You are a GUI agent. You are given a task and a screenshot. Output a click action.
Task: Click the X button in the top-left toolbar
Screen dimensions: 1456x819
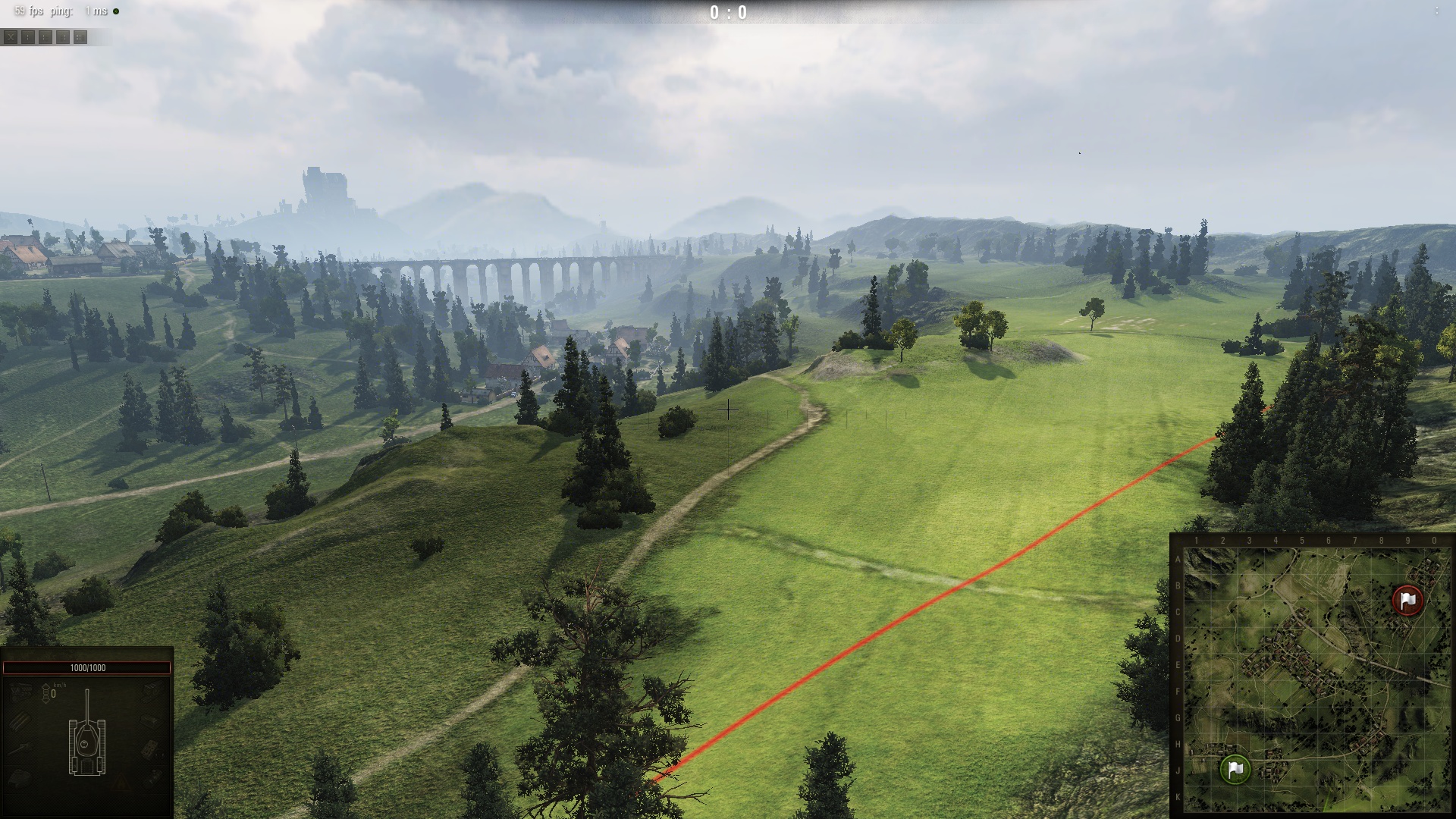tap(11, 37)
